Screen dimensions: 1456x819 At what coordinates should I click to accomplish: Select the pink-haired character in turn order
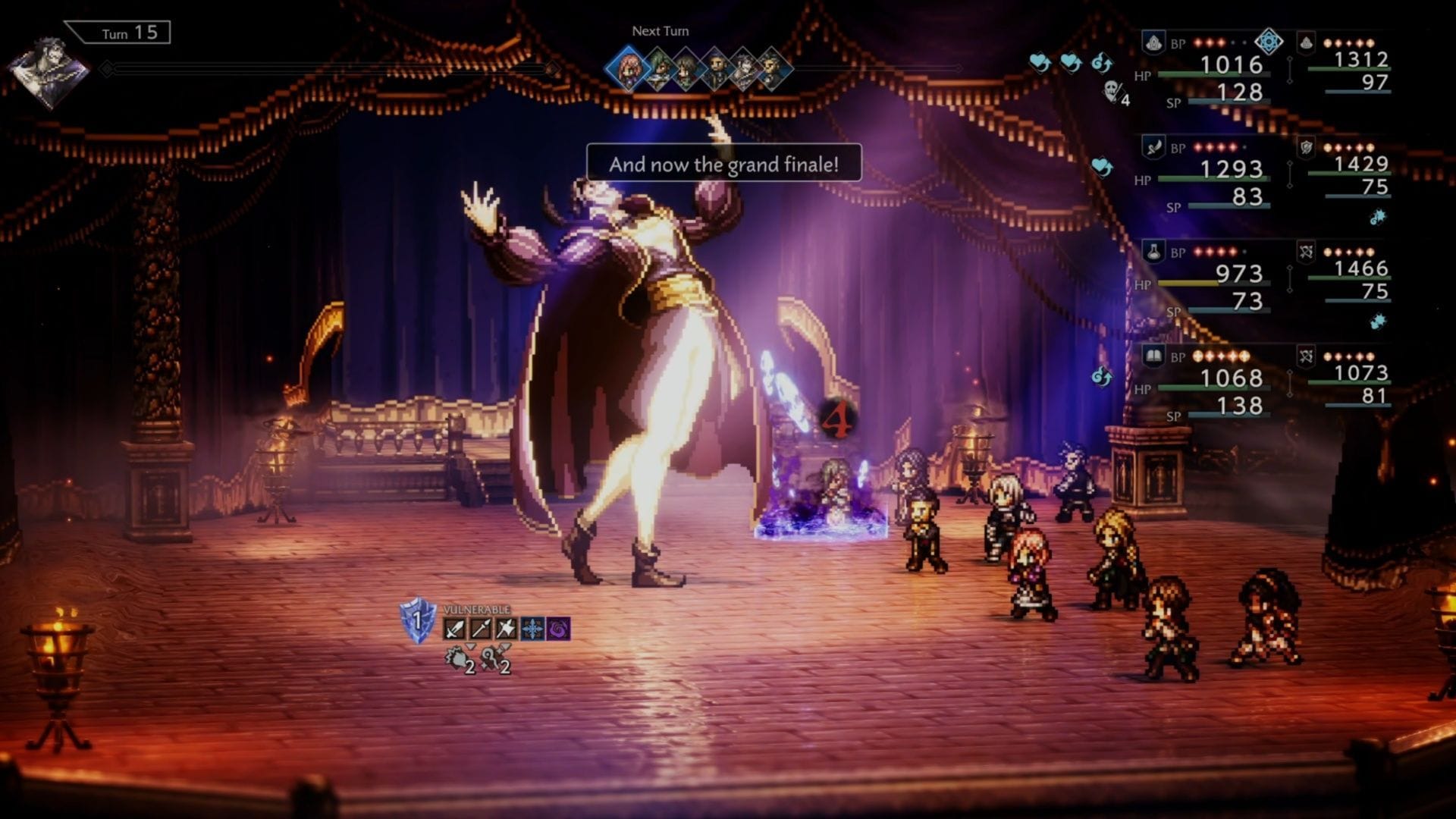[x=628, y=70]
